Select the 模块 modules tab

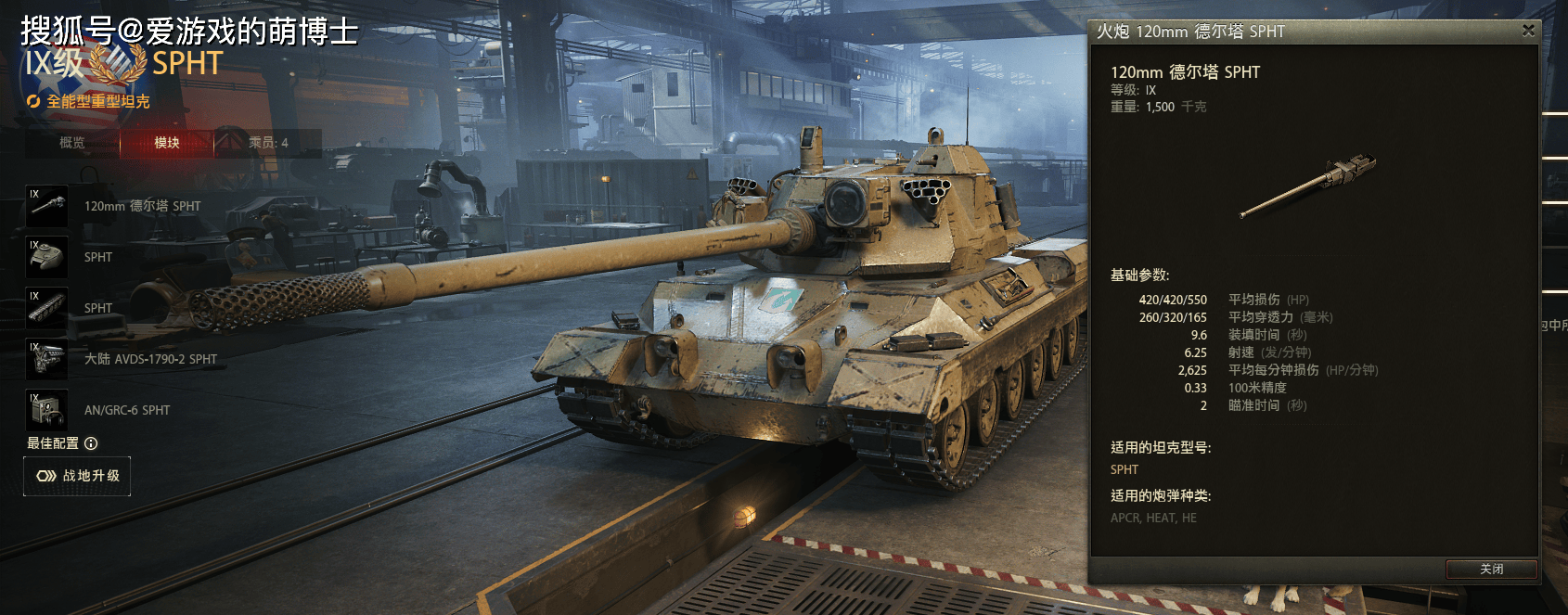[167, 143]
